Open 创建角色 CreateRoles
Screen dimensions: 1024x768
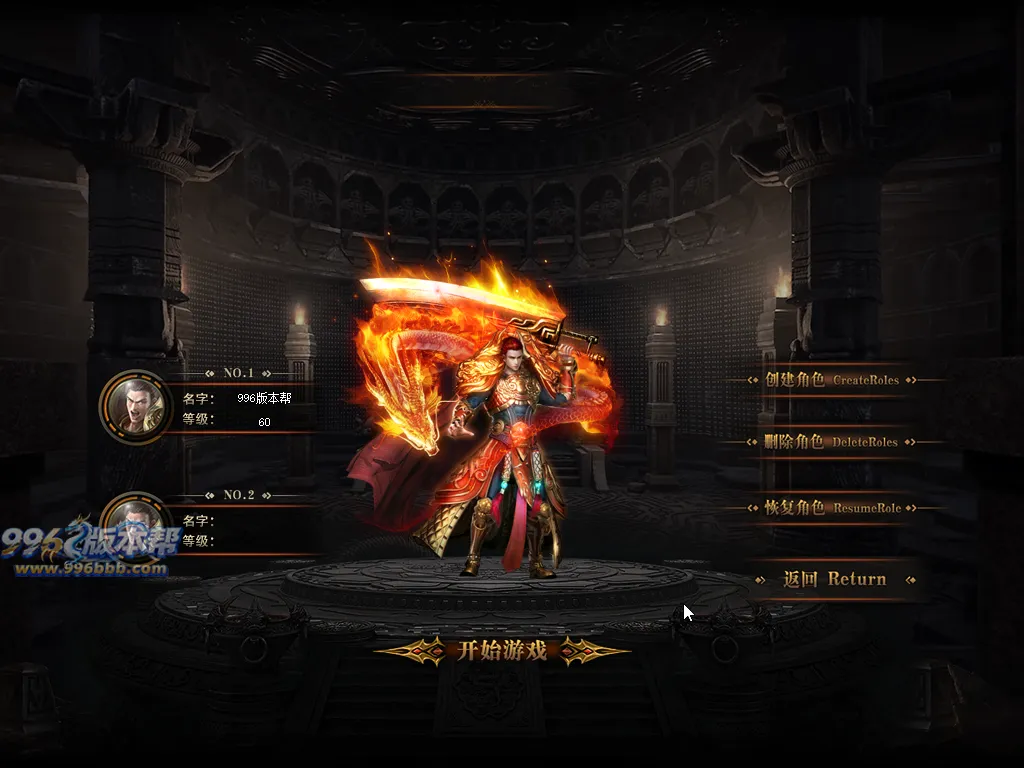point(832,380)
